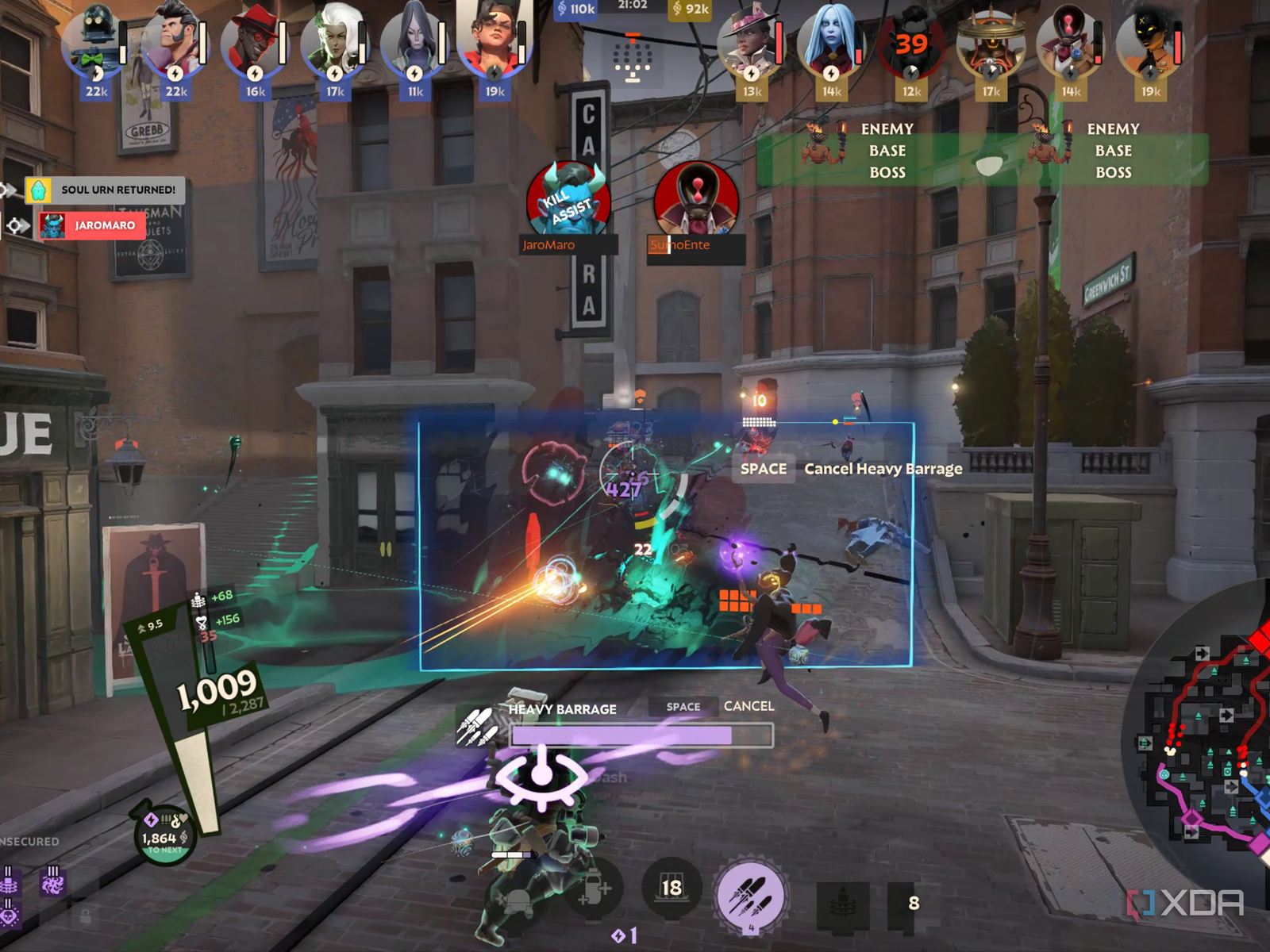
Task: Open the minimap
Action: coord(1203,746)
